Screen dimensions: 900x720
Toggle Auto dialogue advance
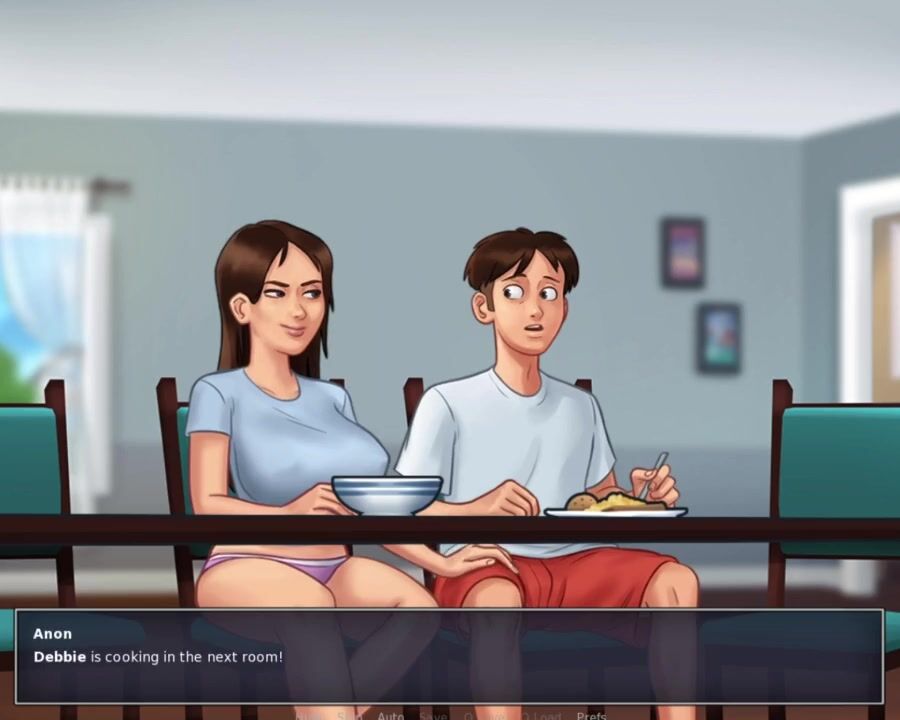click(391, 716)
